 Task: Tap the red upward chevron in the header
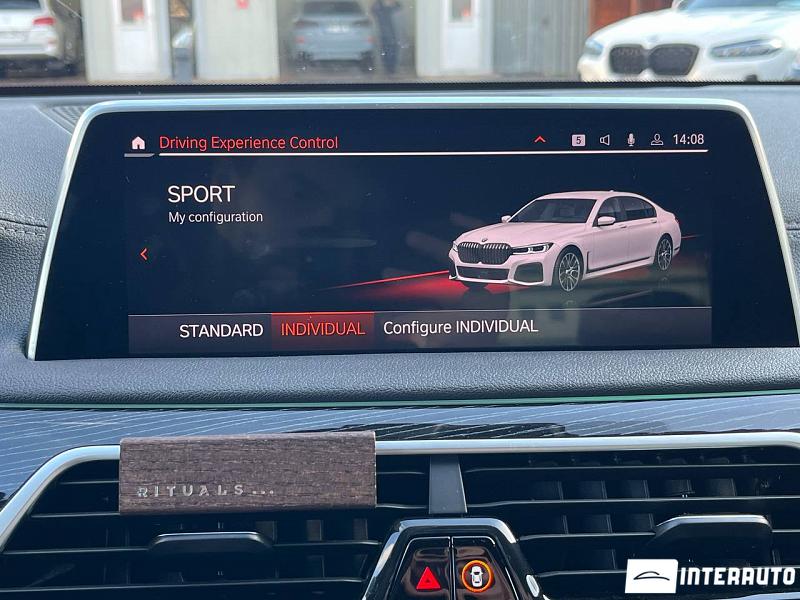(x=540, y=140)
